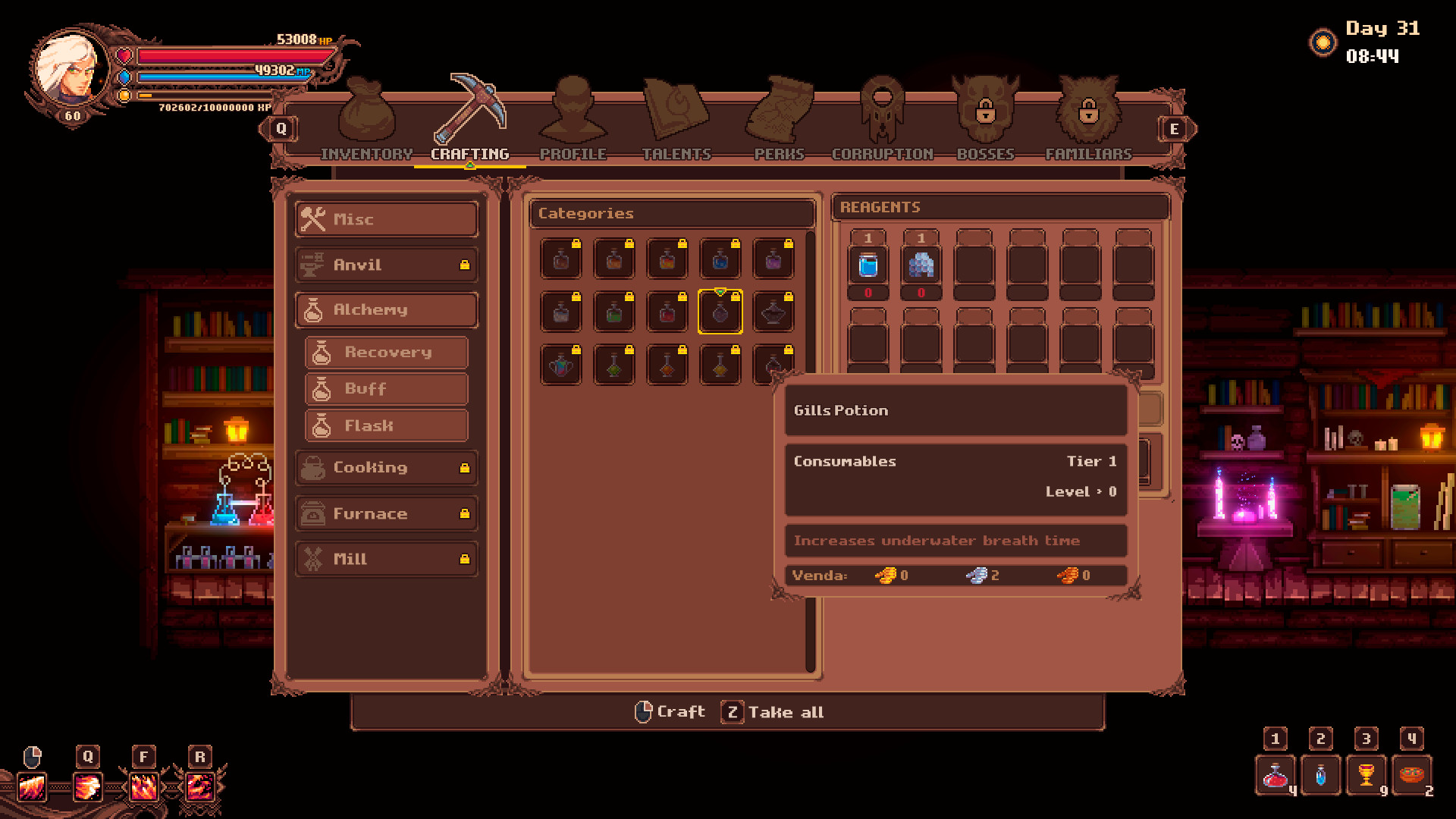Image resolution: width=1456 pixels, height=819 pixels.
Task: Click the locked Furnace entry
Action: pos(386,513)
